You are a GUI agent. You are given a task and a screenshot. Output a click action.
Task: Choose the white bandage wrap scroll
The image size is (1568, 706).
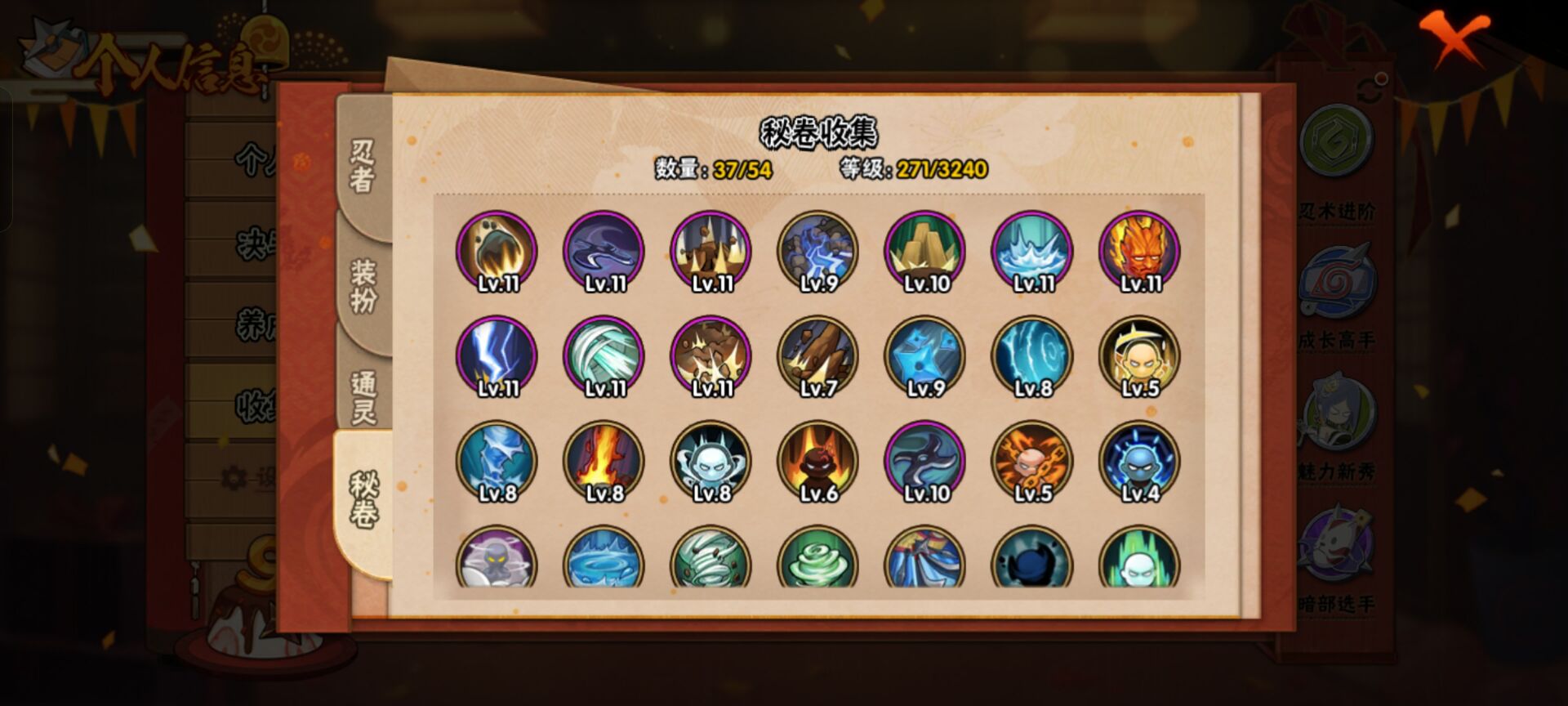pyautogui.click(x=604, y=357)
